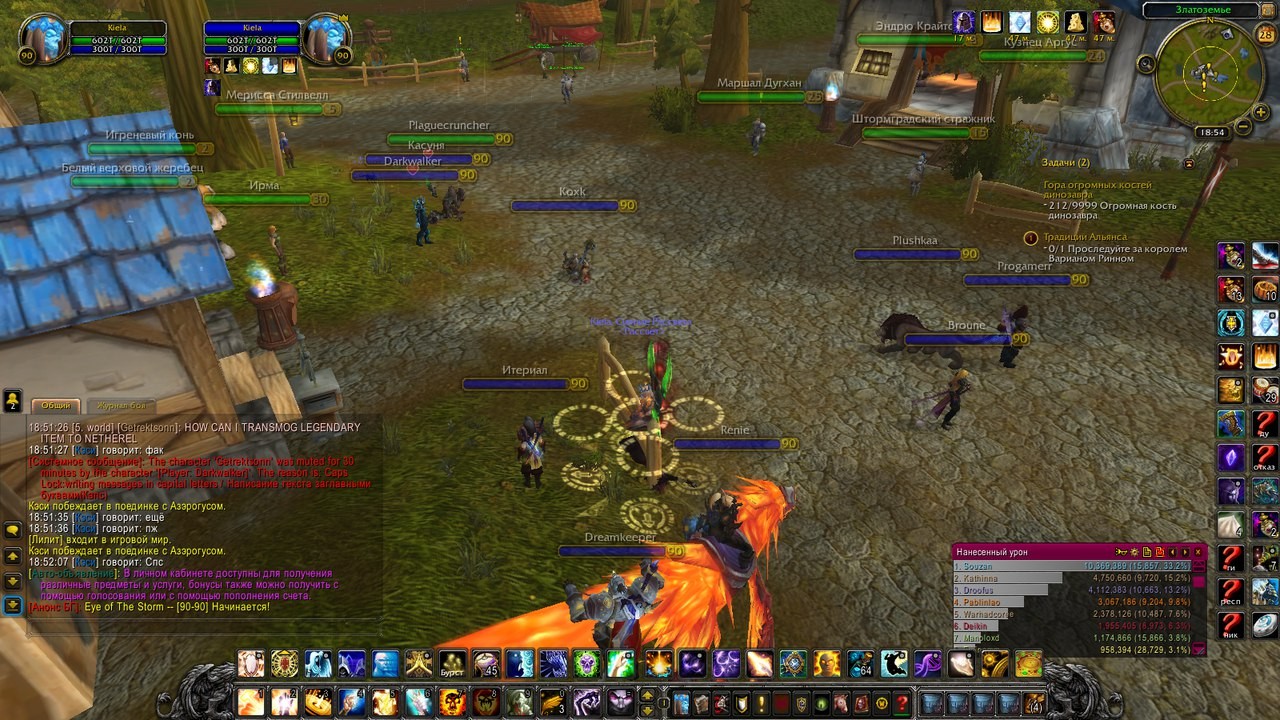Use the green skull ability icon
1280x720 pixels.
pyautogui.click(x=586, y=664)
